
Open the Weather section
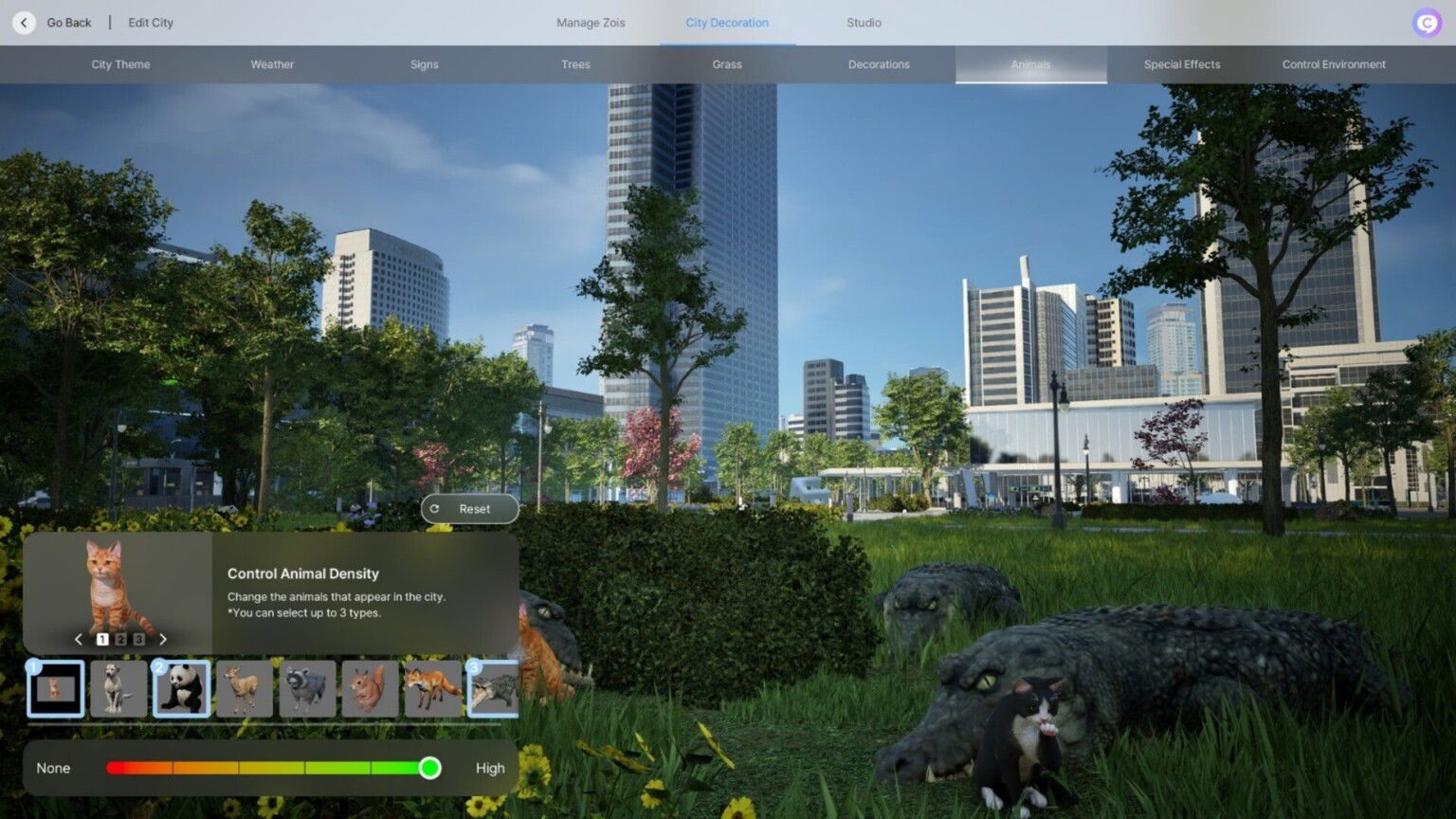coord(272,64)
